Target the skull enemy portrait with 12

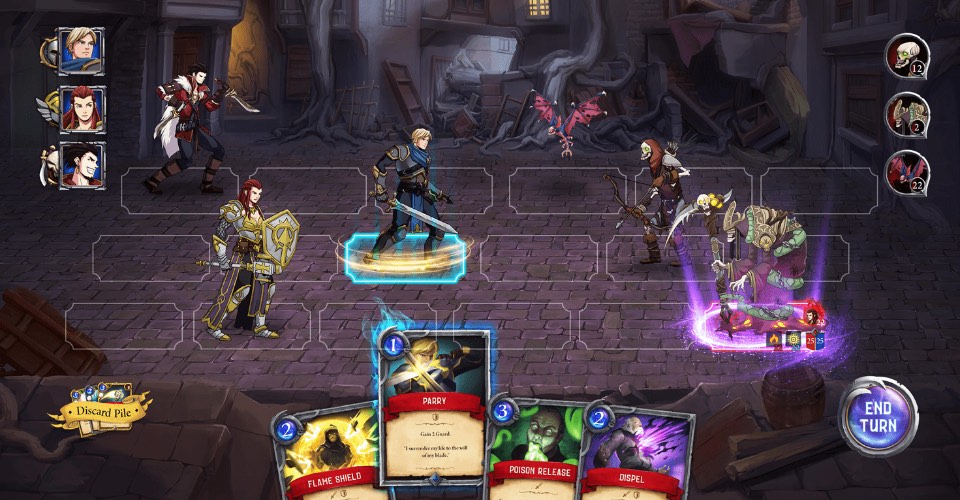907,56
